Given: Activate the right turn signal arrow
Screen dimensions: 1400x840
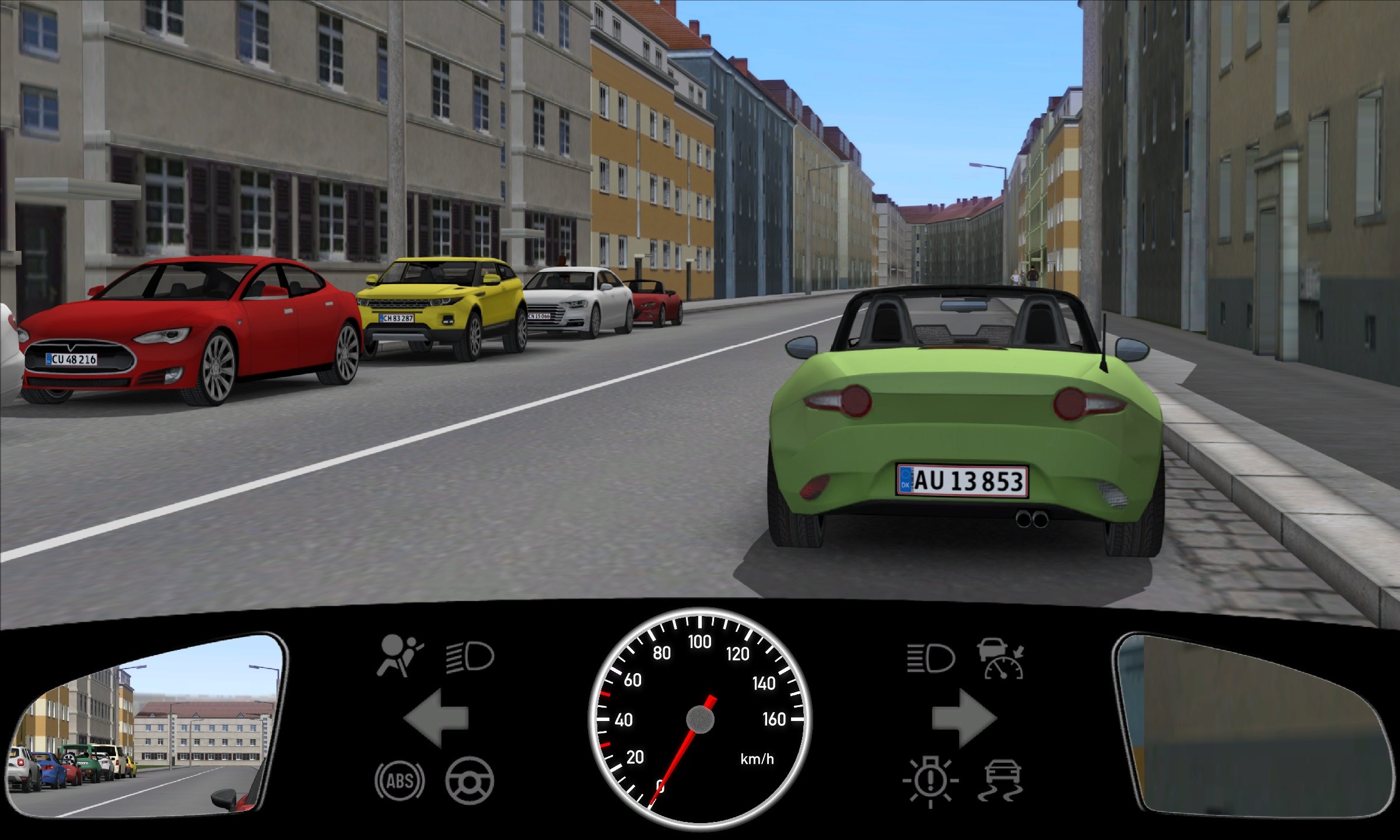Looking at the screenshot, I should [x=964, y=718].
